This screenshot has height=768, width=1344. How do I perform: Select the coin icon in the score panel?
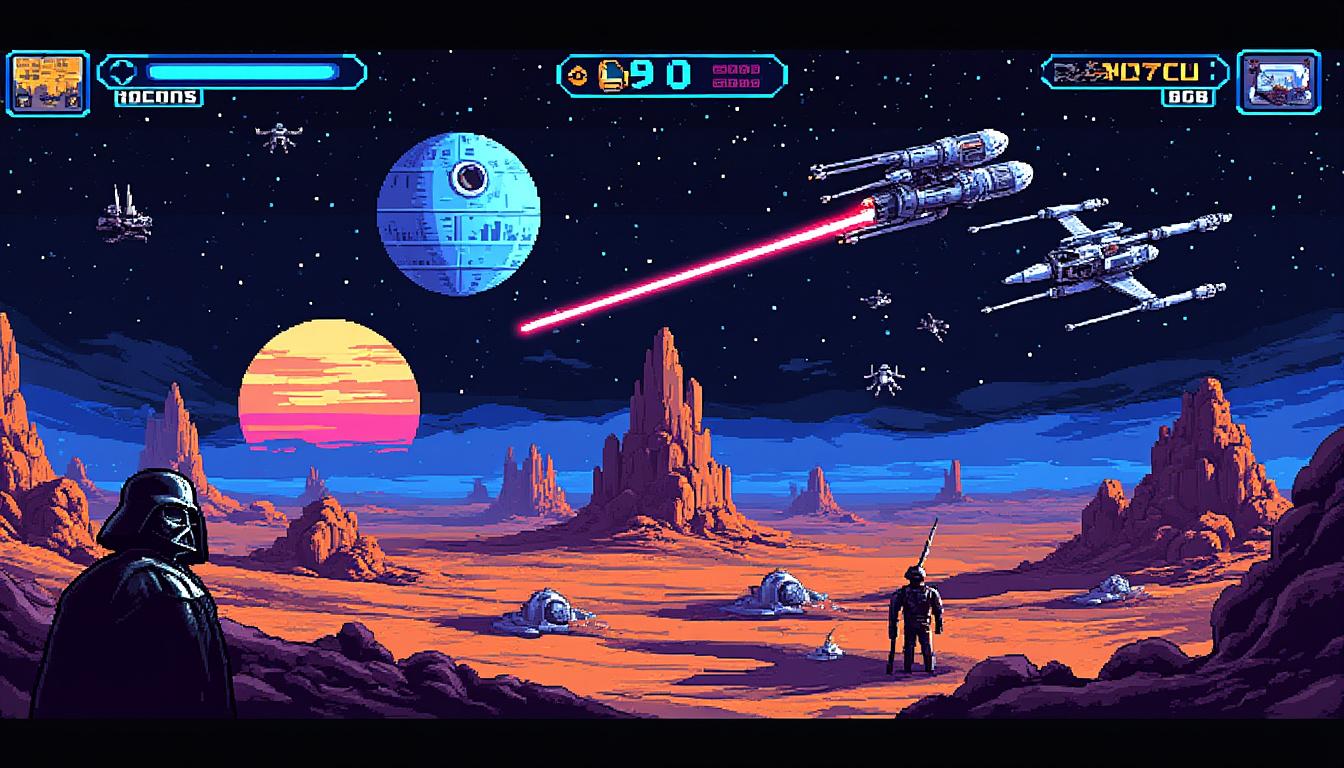point(578,75)
